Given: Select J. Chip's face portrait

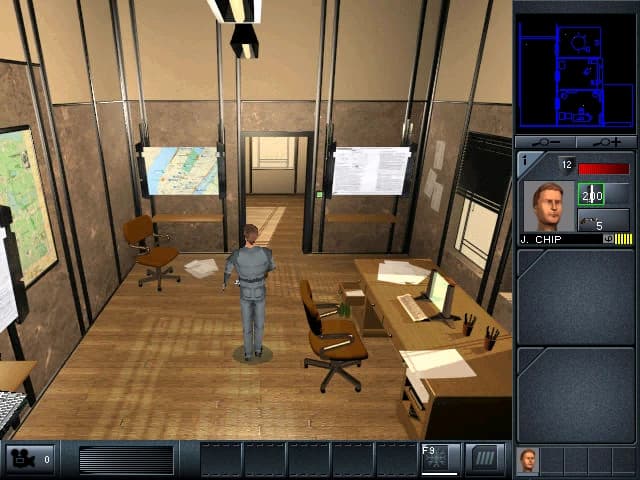Looking at the screenshot, I should coord(547,206).
